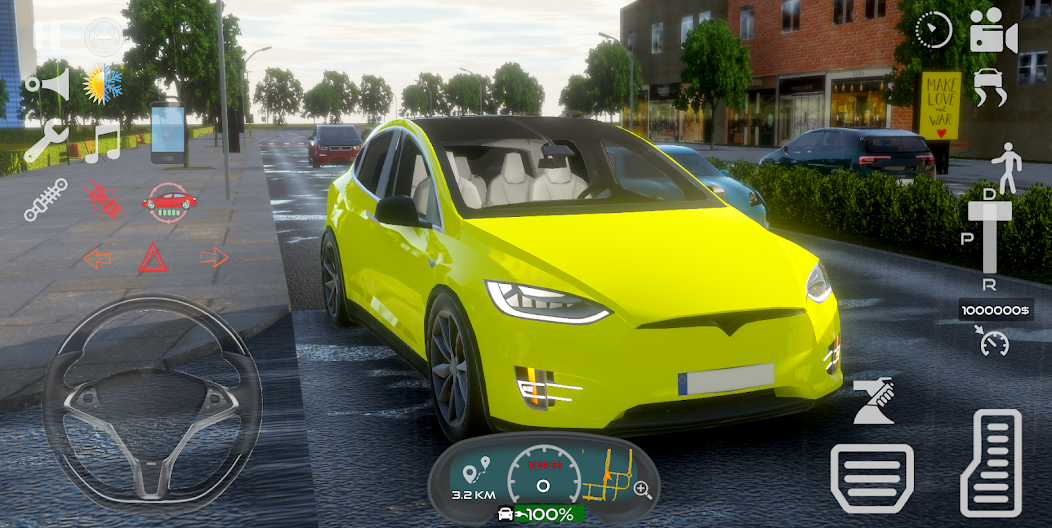This screenshot has height=528, width=1052.
Task: Toggle the sun and snowflake climate icon
Action: pos(102,85)
